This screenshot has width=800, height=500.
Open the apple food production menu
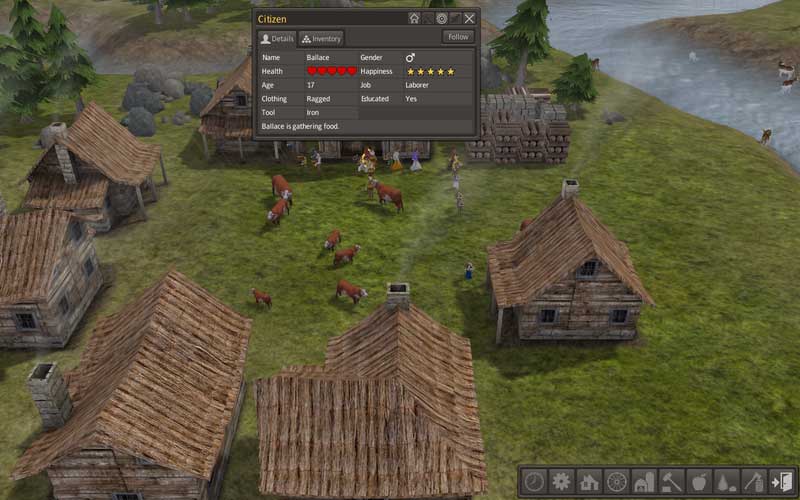[699, 481]
